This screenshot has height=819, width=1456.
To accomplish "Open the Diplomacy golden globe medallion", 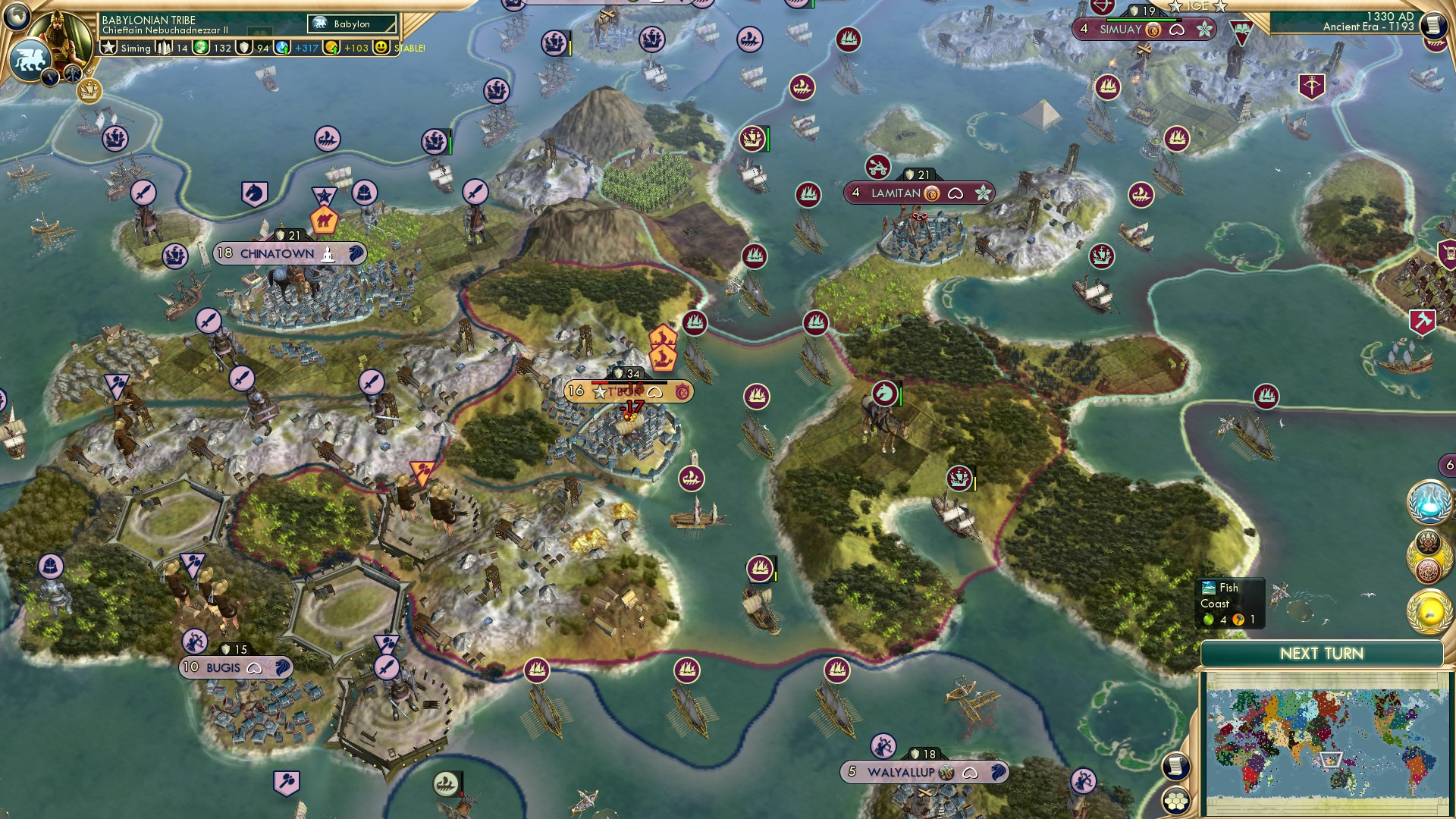I will pyautogui.click(x=1431, y=610).
